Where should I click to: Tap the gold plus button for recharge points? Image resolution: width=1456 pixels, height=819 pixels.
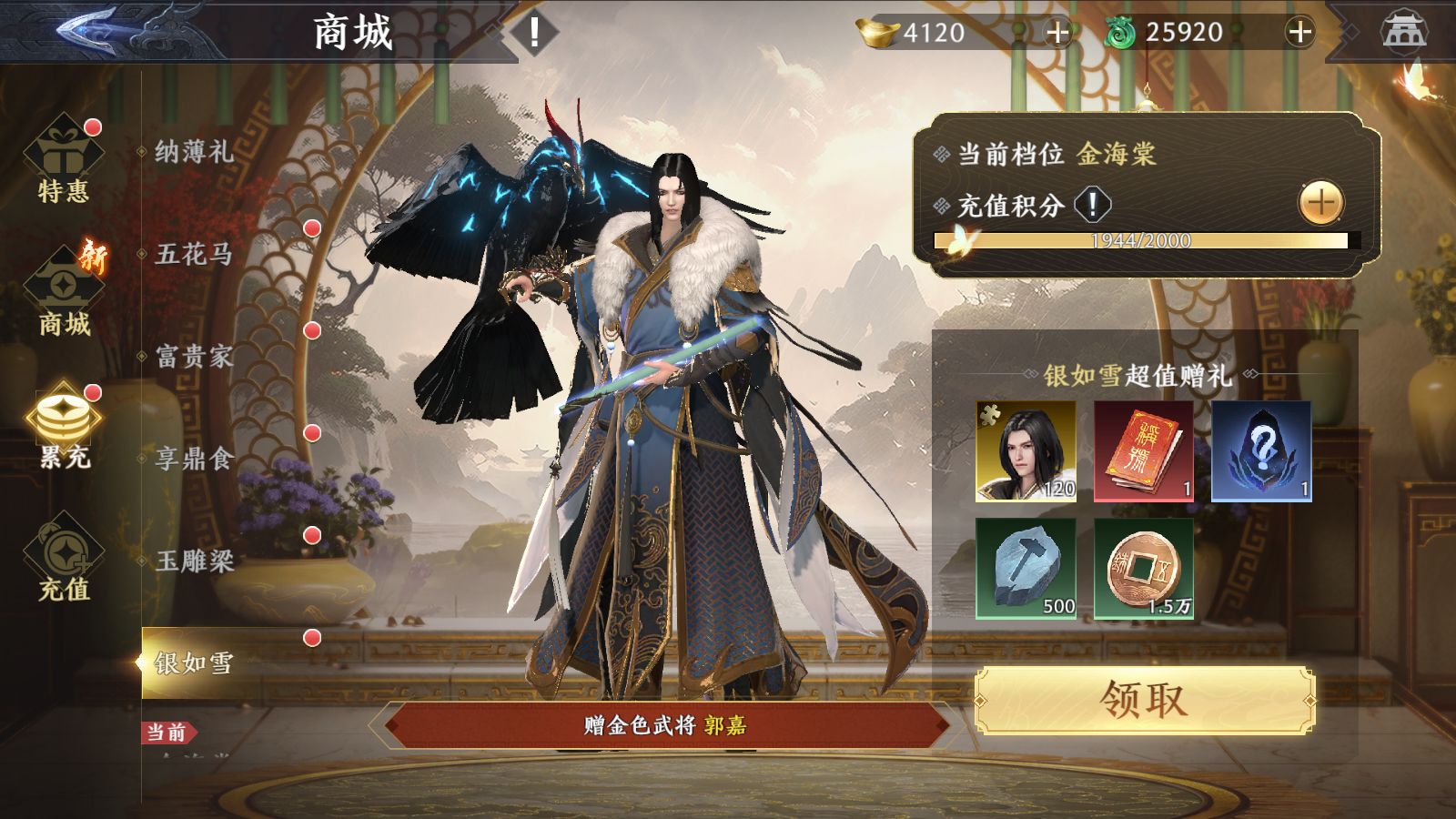click(x=1320, y=202)
